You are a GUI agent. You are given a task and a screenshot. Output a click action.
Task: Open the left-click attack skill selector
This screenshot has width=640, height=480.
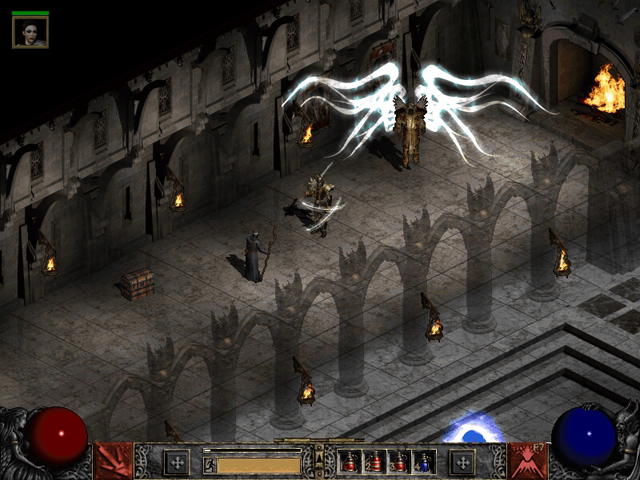(x=113, y=461)
